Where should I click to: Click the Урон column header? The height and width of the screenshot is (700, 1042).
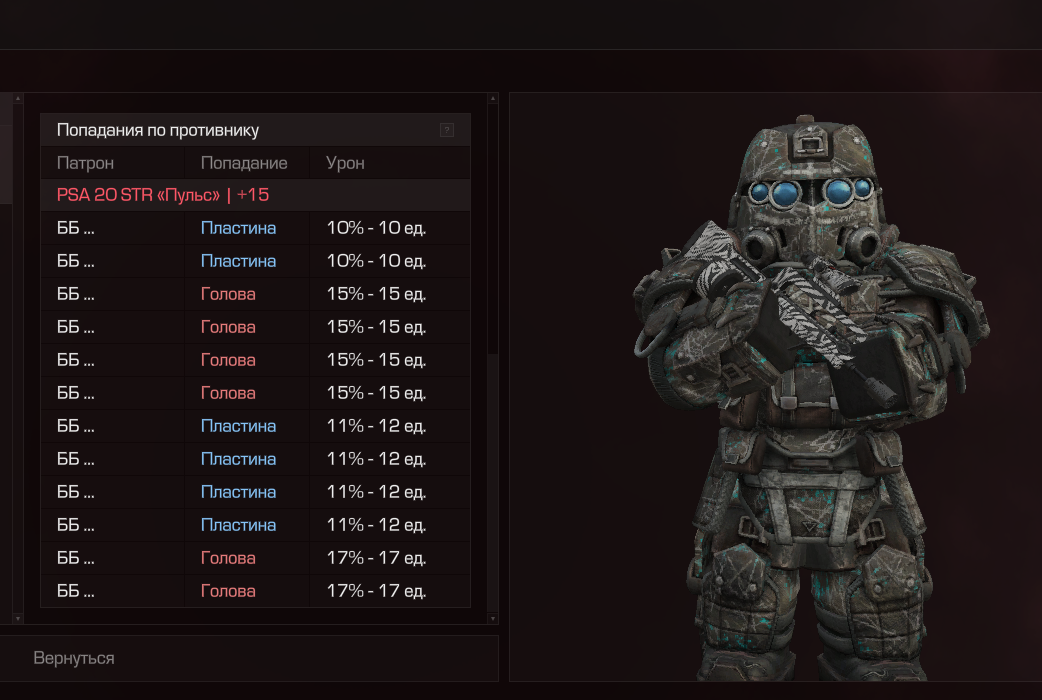point(346,163)
